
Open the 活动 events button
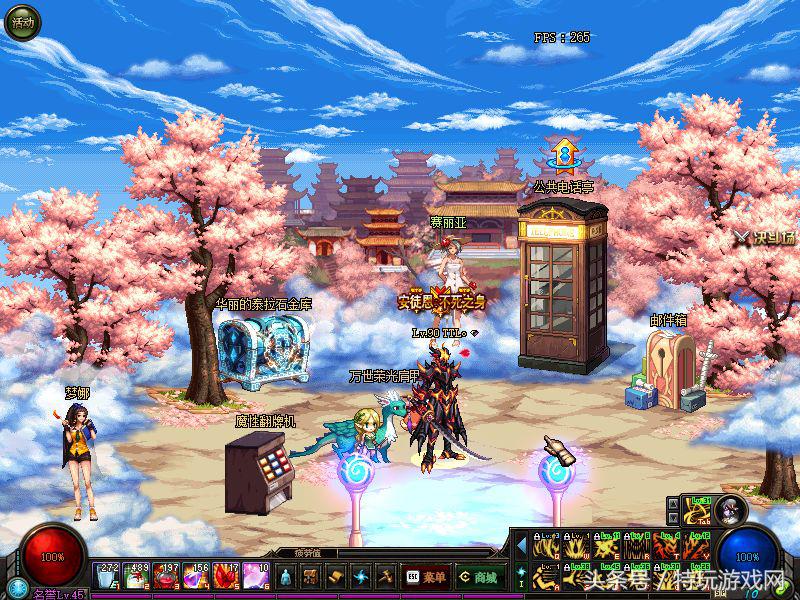click(x=21, y=22)
